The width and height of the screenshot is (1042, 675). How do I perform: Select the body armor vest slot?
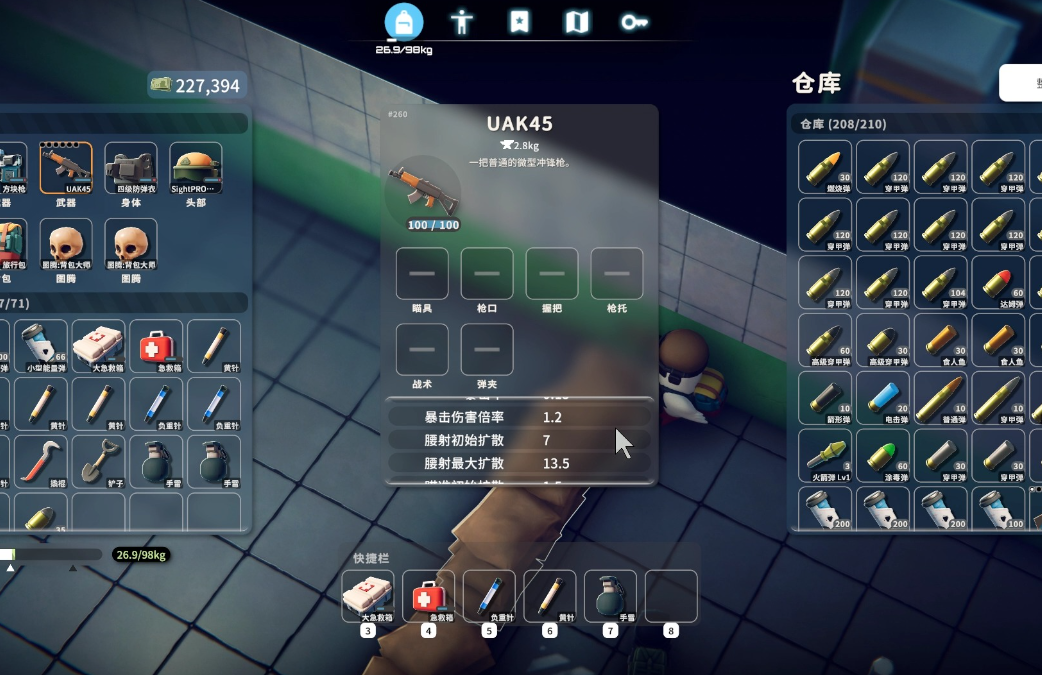click(x=131, y=167)
